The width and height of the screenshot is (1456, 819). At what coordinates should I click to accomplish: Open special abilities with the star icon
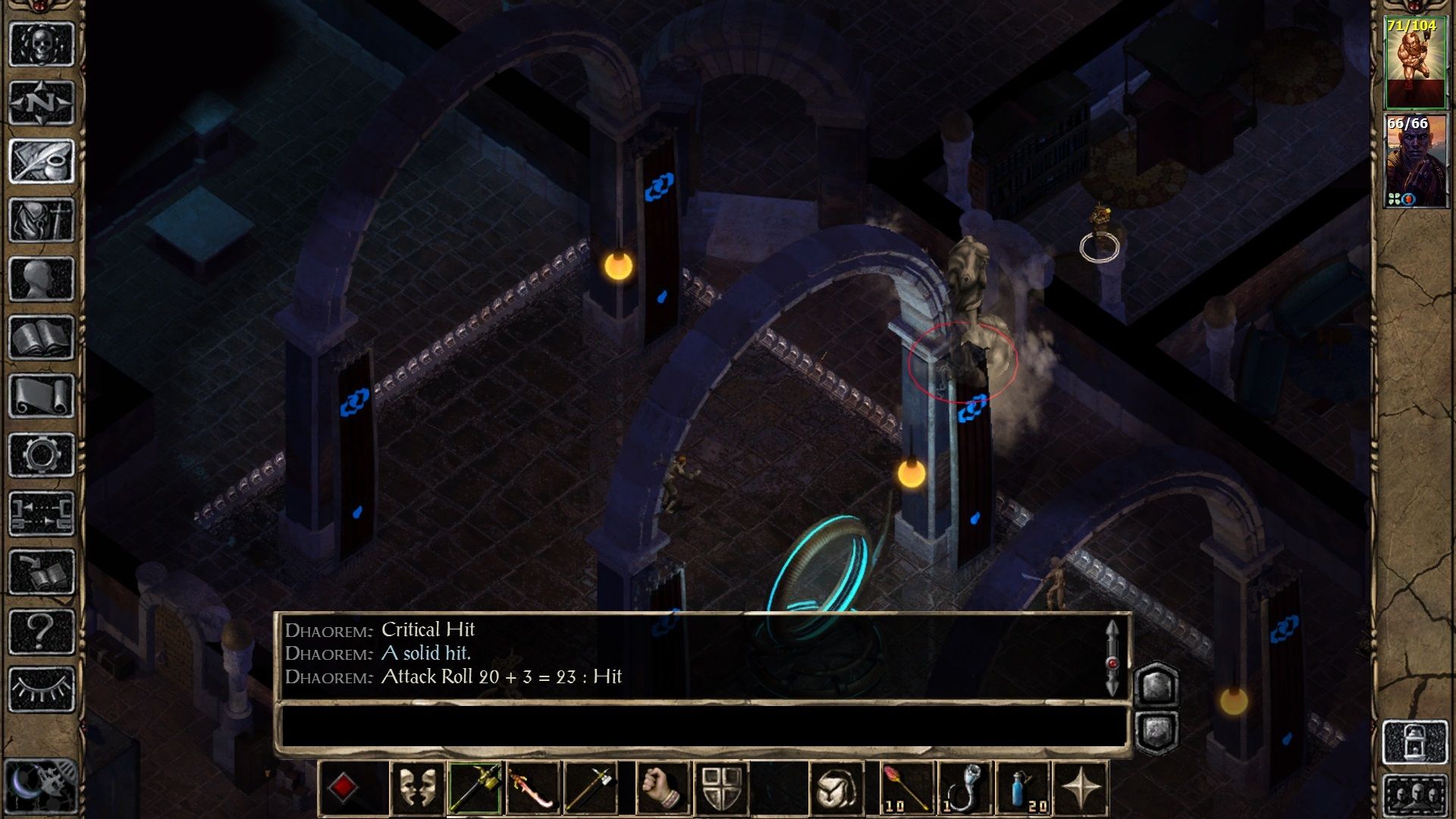click(1081, 789)
